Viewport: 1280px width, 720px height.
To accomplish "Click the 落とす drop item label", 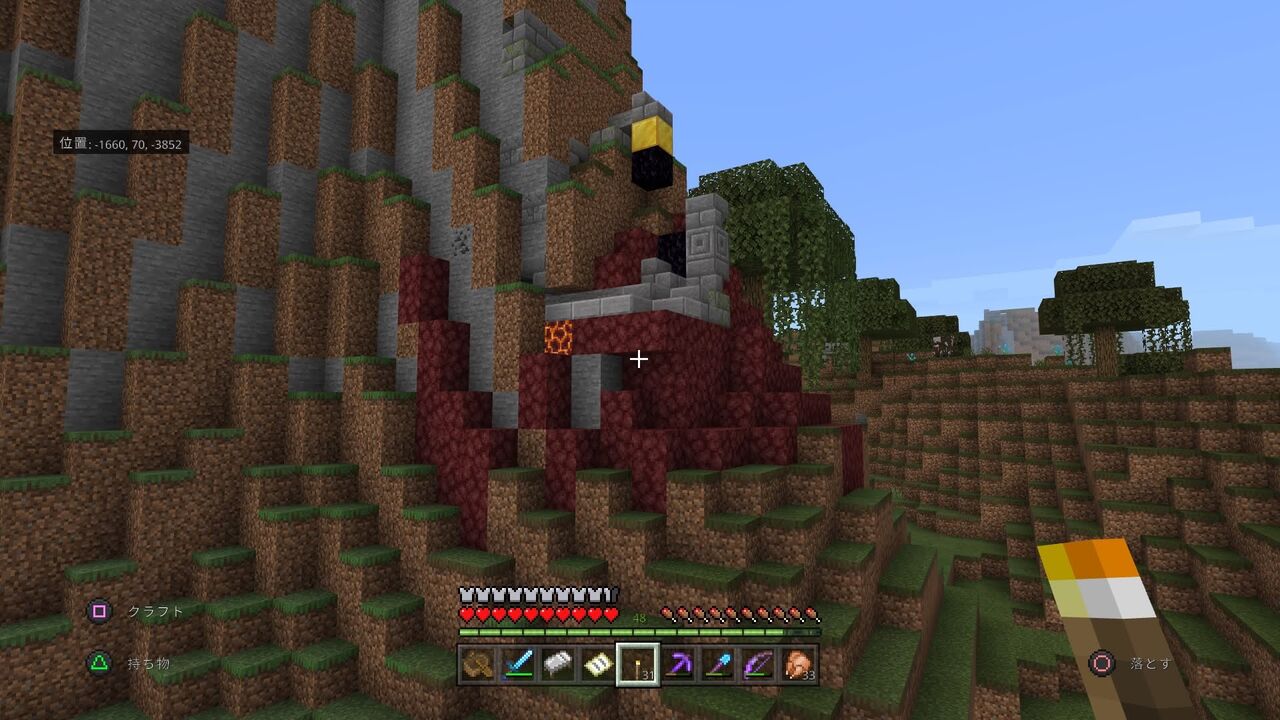I will 1150,662.
